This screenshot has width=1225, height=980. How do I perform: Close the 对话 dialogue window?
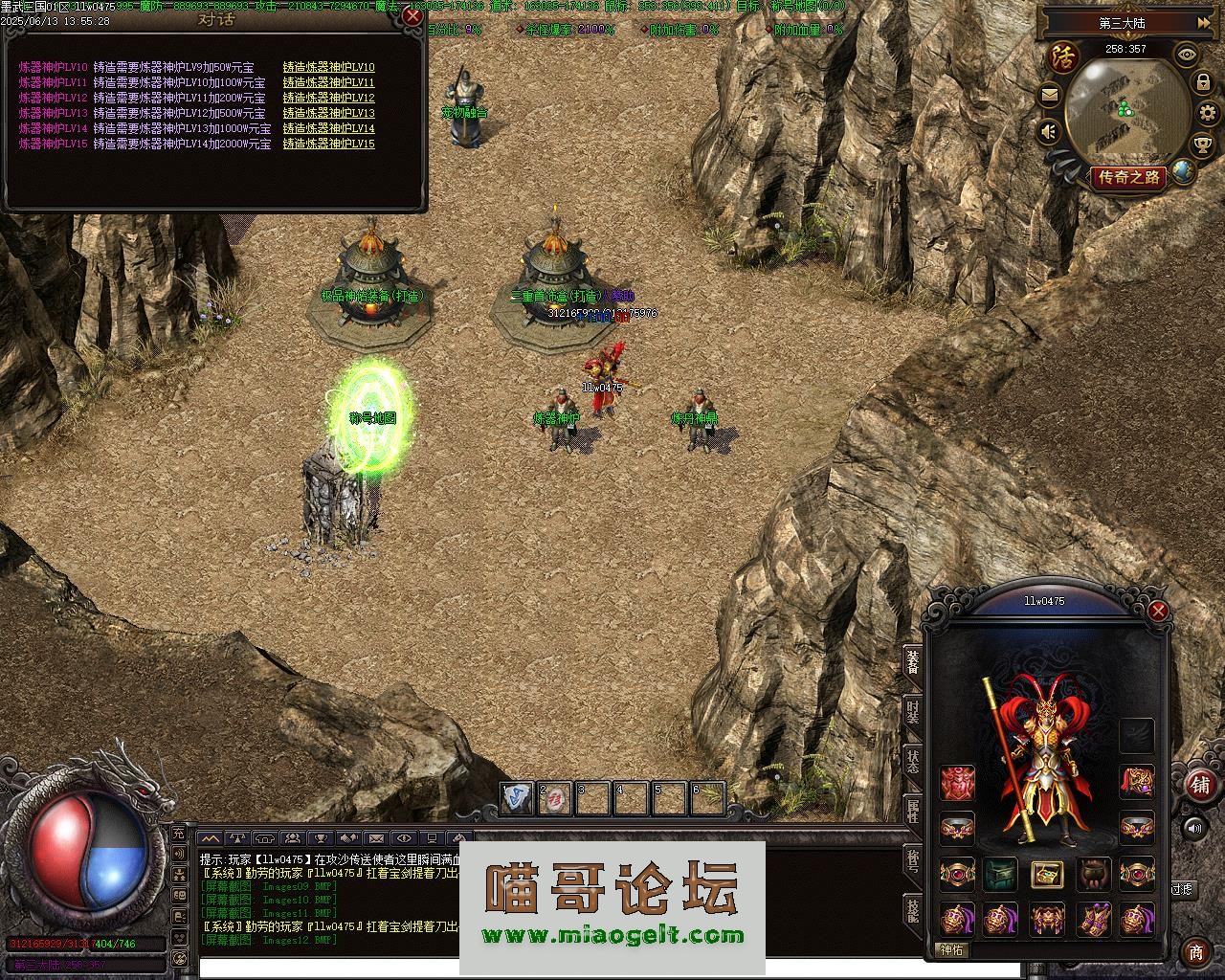pos(412,16)
